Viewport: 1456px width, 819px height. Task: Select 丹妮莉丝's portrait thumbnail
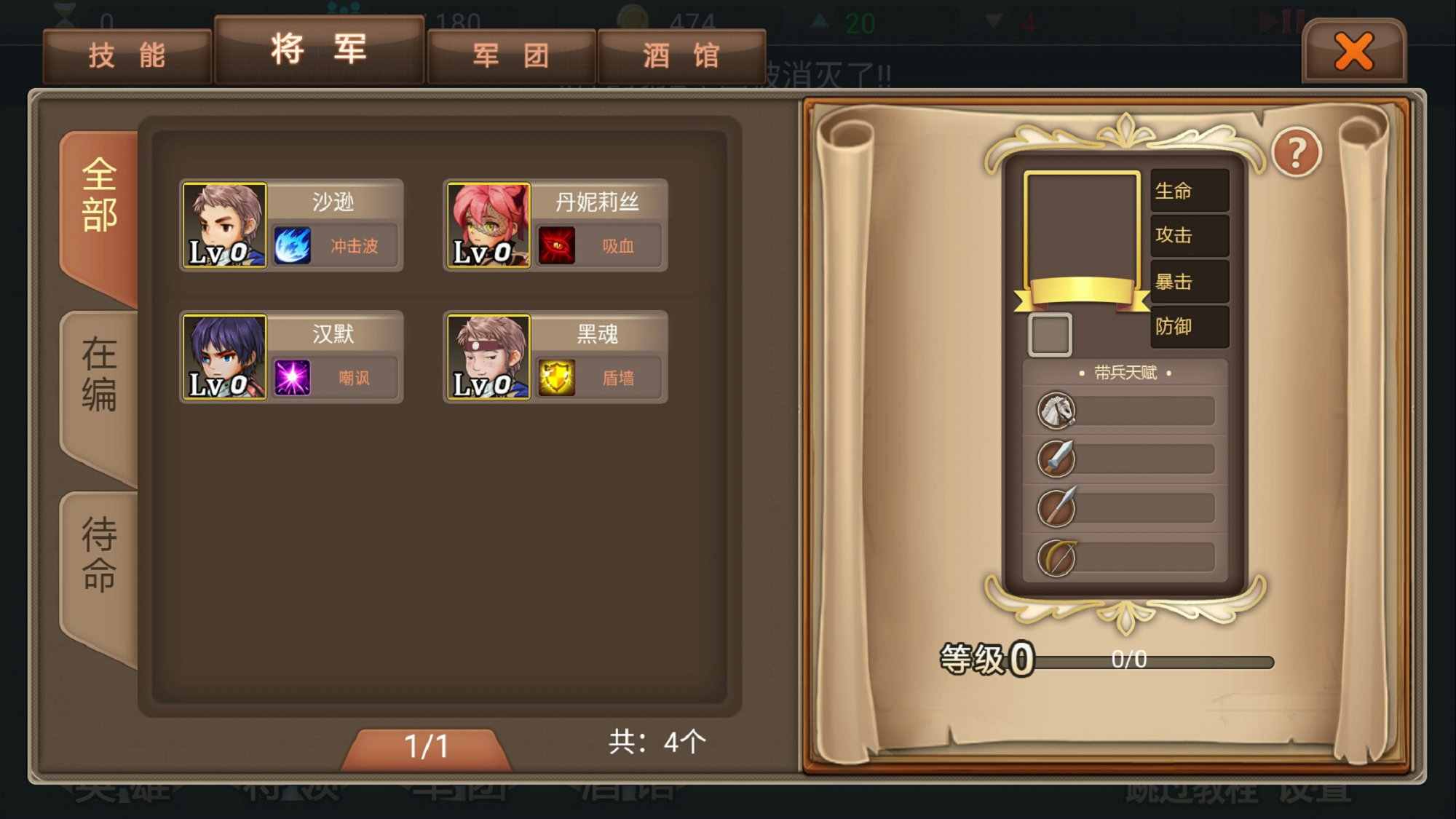click(x=488, y=223)
